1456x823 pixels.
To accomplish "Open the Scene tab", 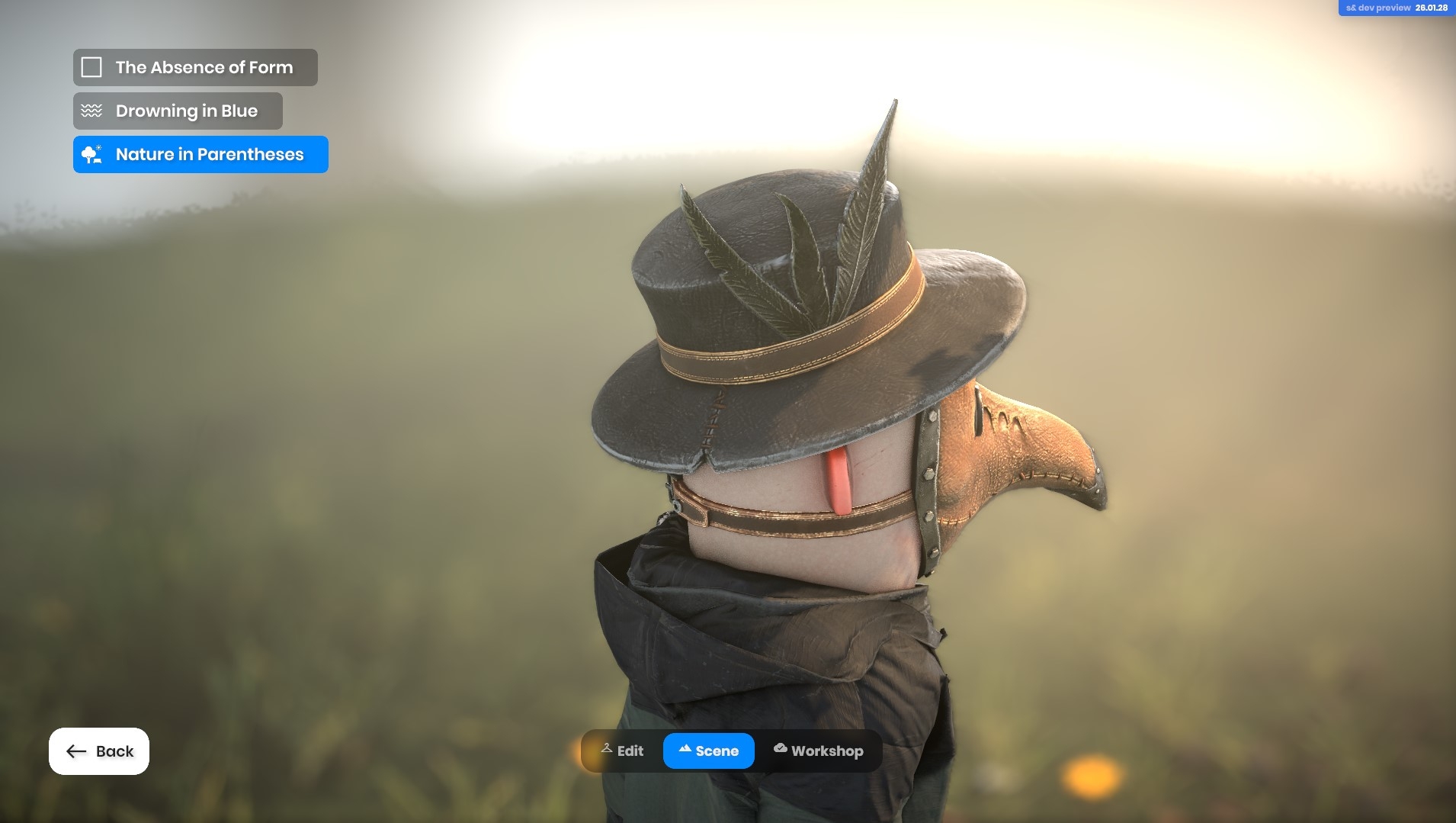I will 708,751.
